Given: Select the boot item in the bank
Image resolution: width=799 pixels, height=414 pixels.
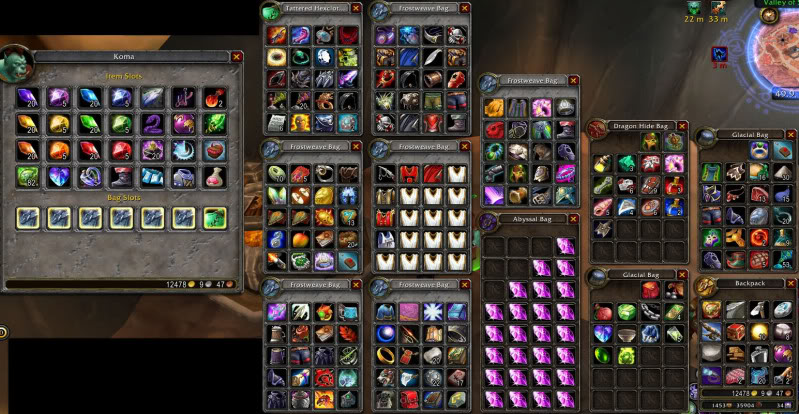Looking at the screenshot, I should coord(122,176).
